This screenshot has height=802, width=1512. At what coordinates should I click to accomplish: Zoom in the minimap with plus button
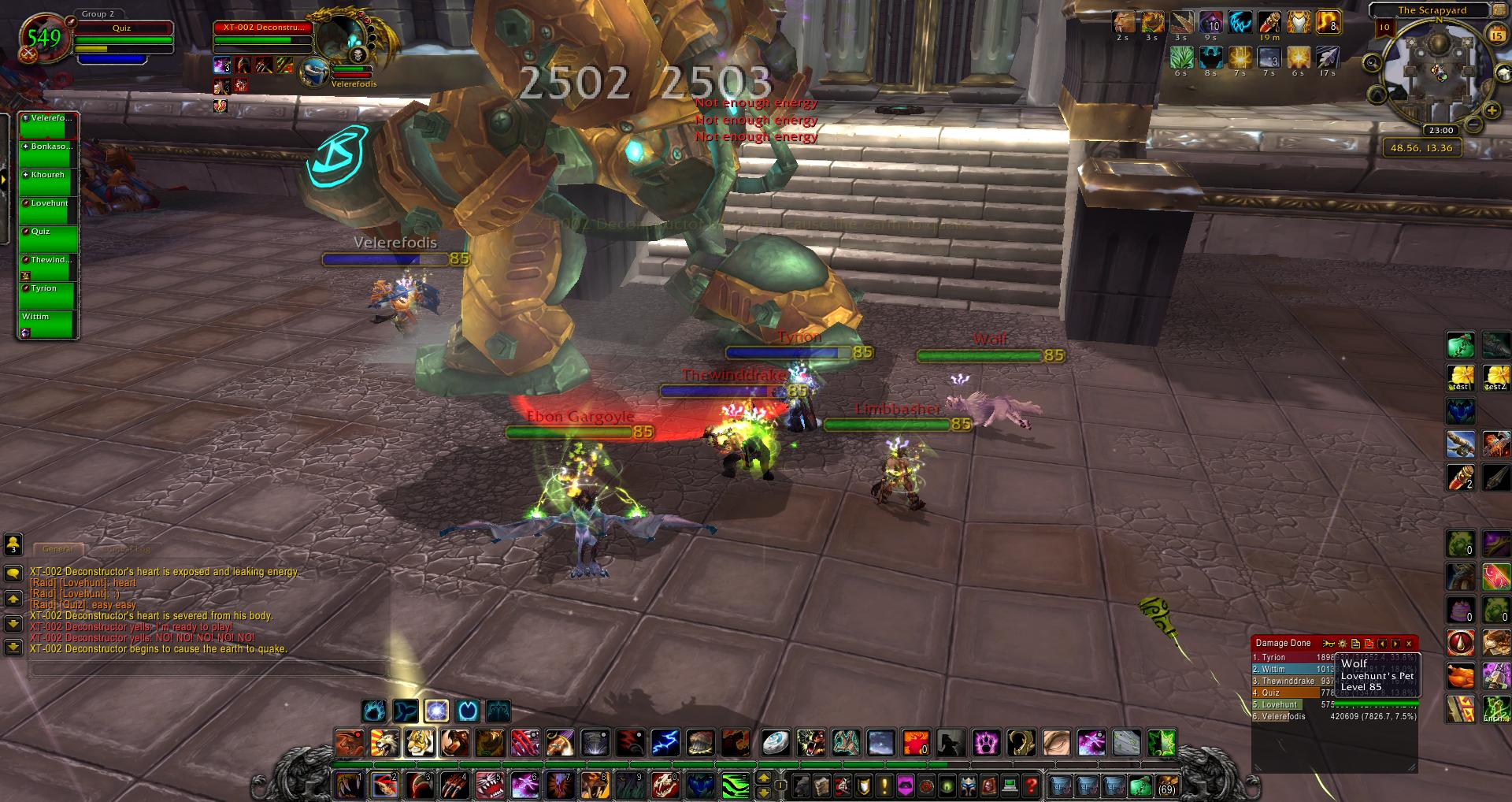1491,110
